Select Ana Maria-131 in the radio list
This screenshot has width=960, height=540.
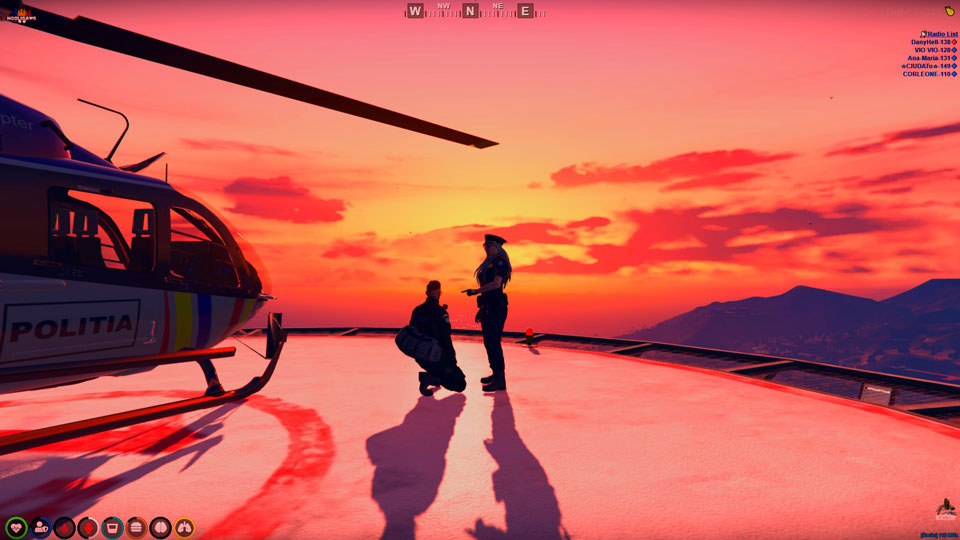[x=931, y=58]
